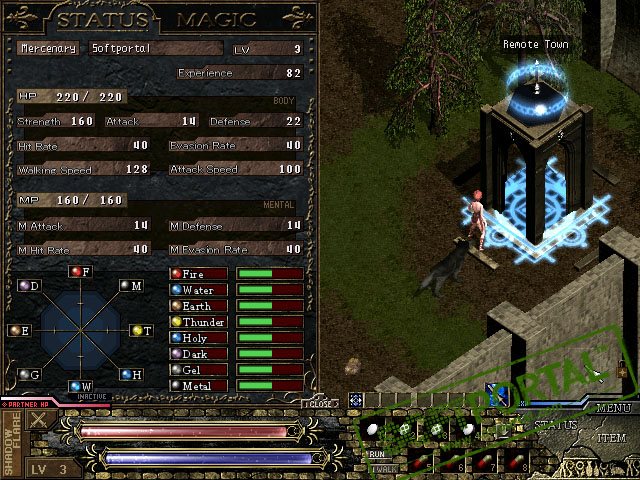Select the Status tab
The height and width of the screenshot is (480, 640).
pyautogui.click(x=104, y=20)
